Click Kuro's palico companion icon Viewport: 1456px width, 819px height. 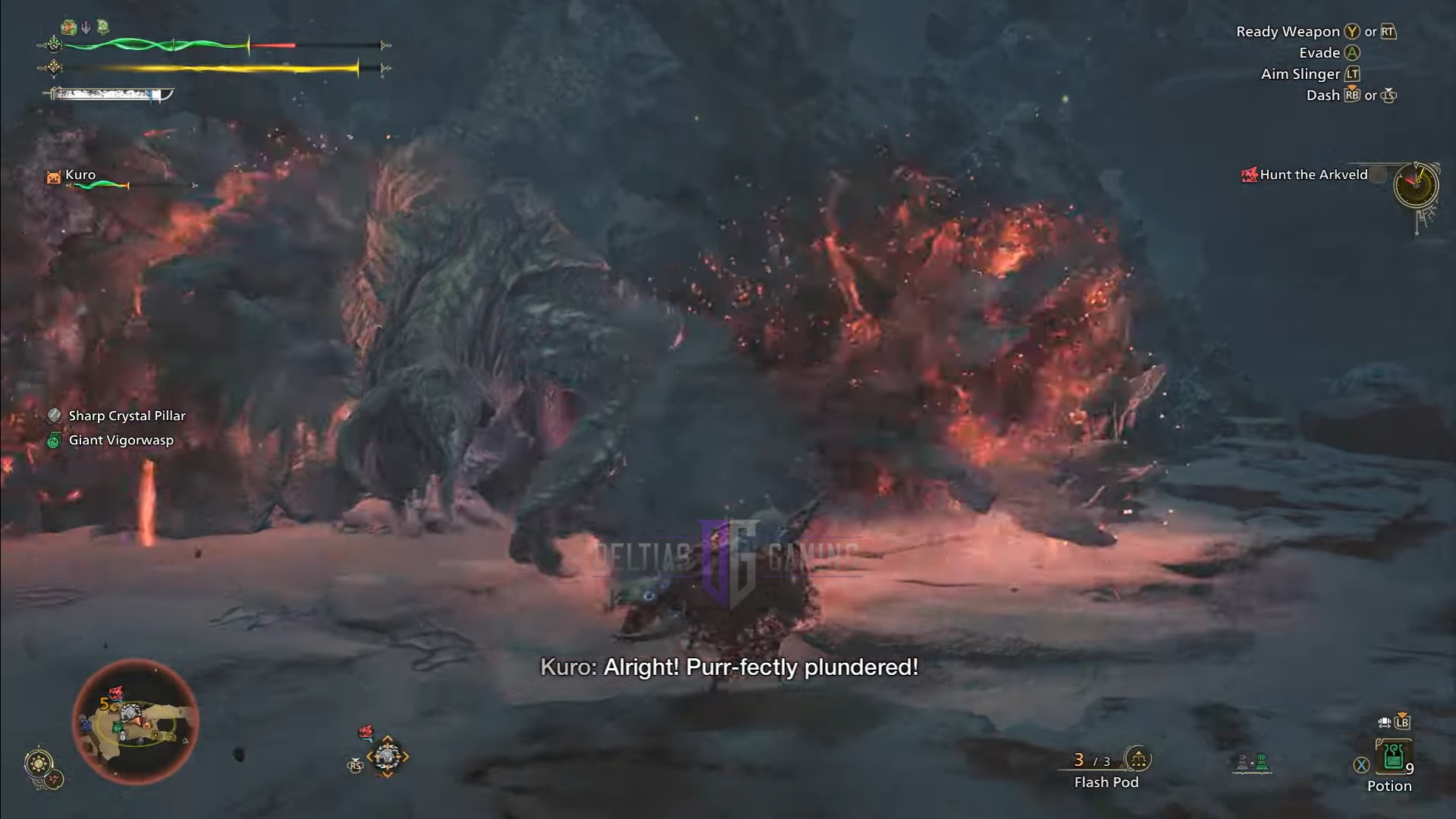[x=54, y=177]
